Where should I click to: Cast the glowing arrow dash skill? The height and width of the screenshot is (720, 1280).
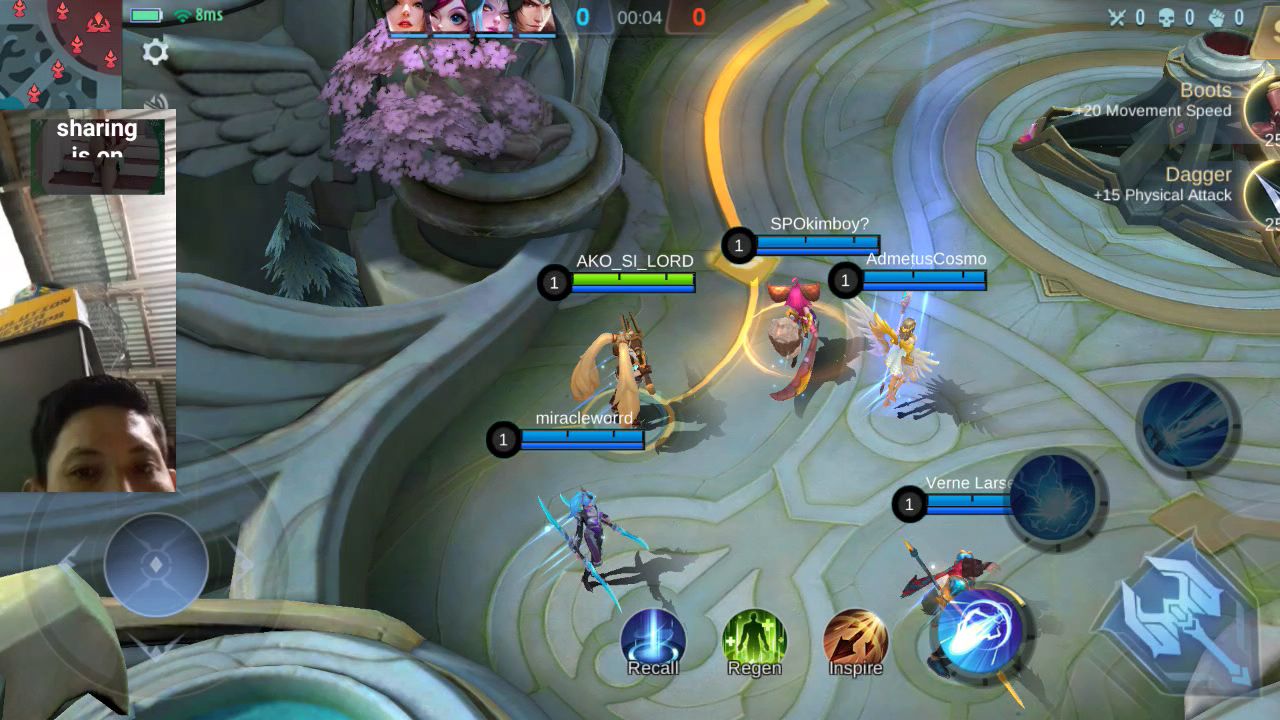(x=979, y=633)
